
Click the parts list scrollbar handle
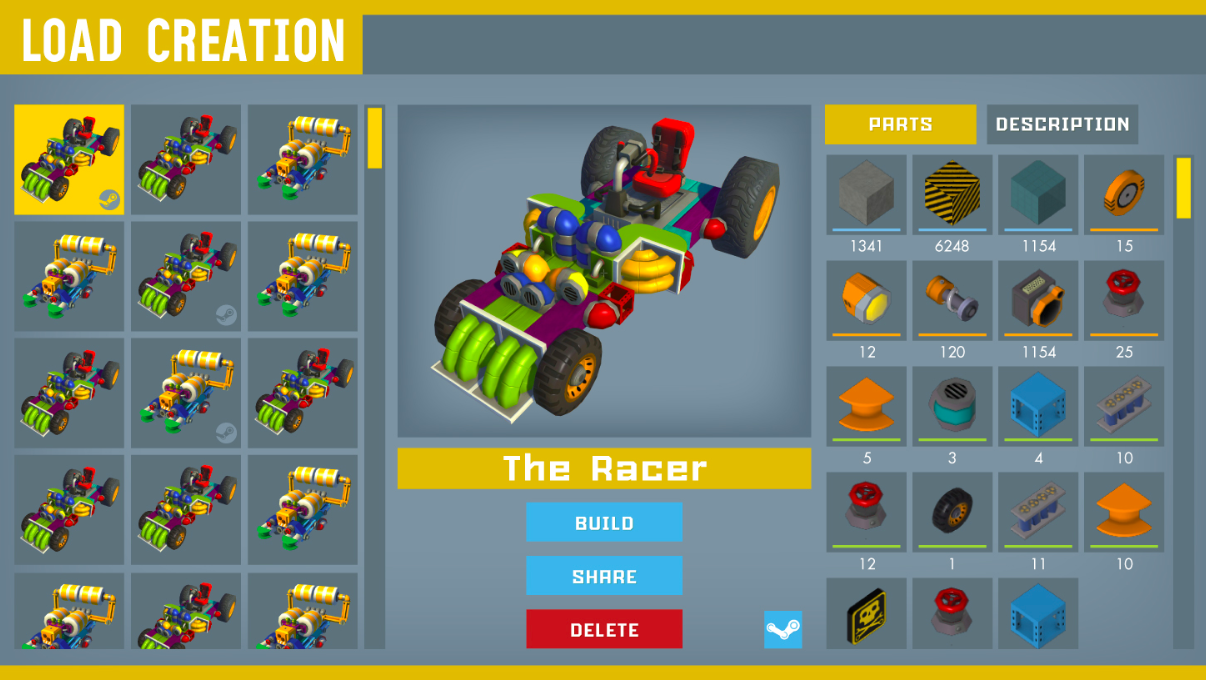pyautogui.click(x=1184, y=187)
